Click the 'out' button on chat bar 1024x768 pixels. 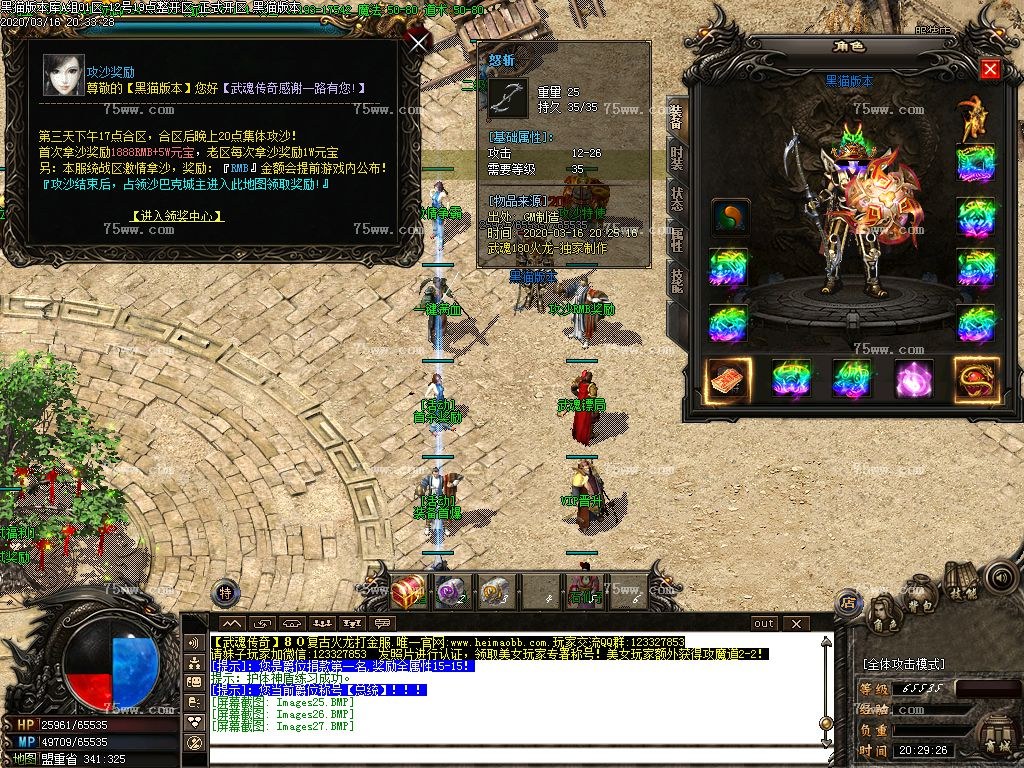tap(764, 623)
